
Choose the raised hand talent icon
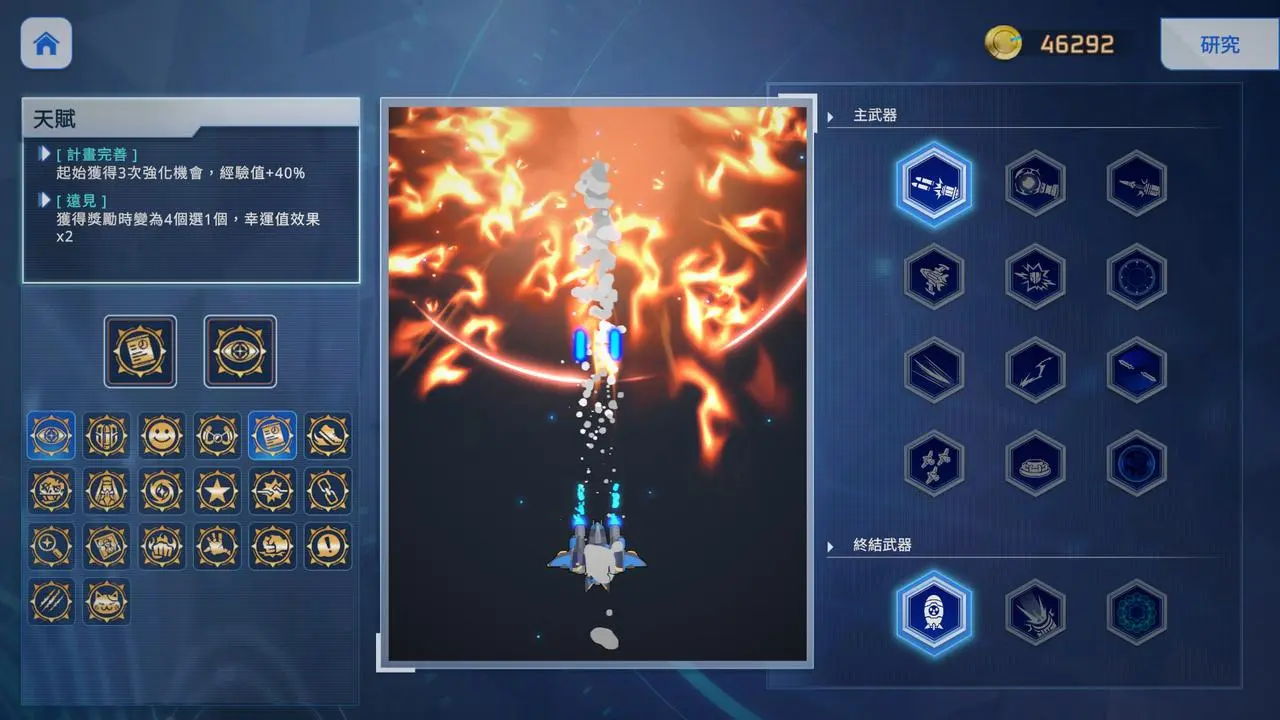(x=217, y=546)
